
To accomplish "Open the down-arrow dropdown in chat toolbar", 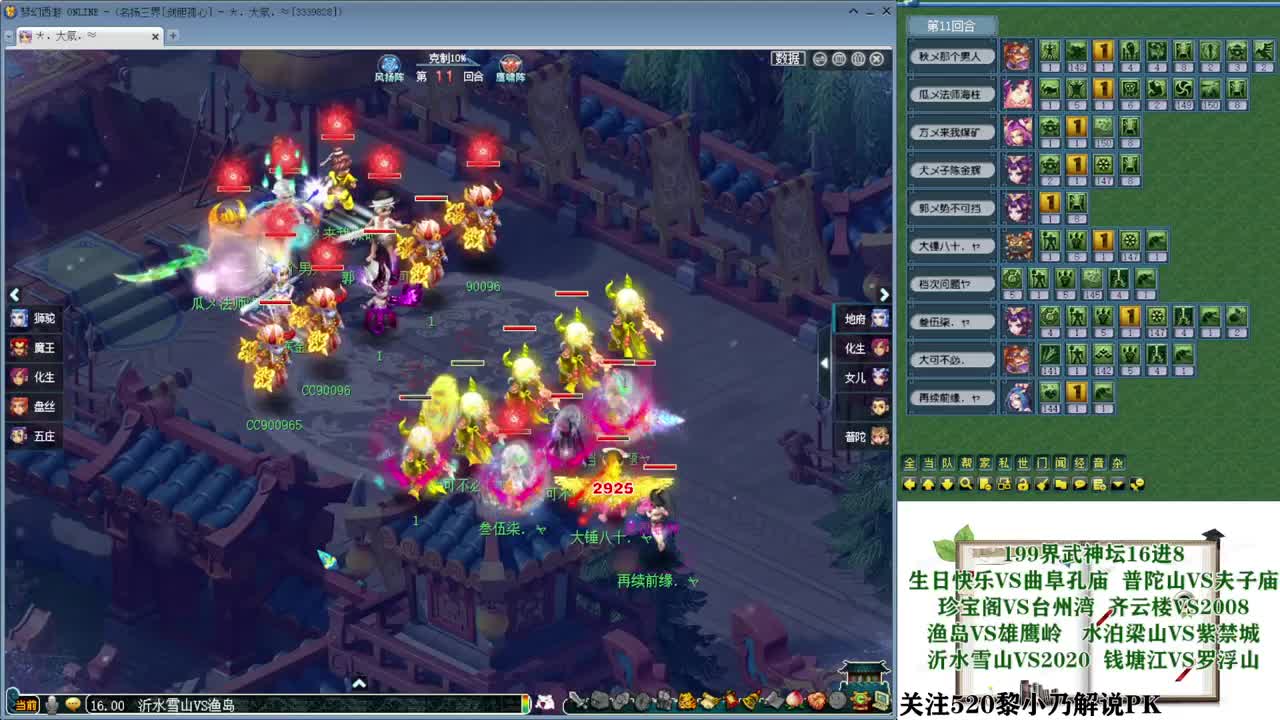I will (x=1117, y=484).
